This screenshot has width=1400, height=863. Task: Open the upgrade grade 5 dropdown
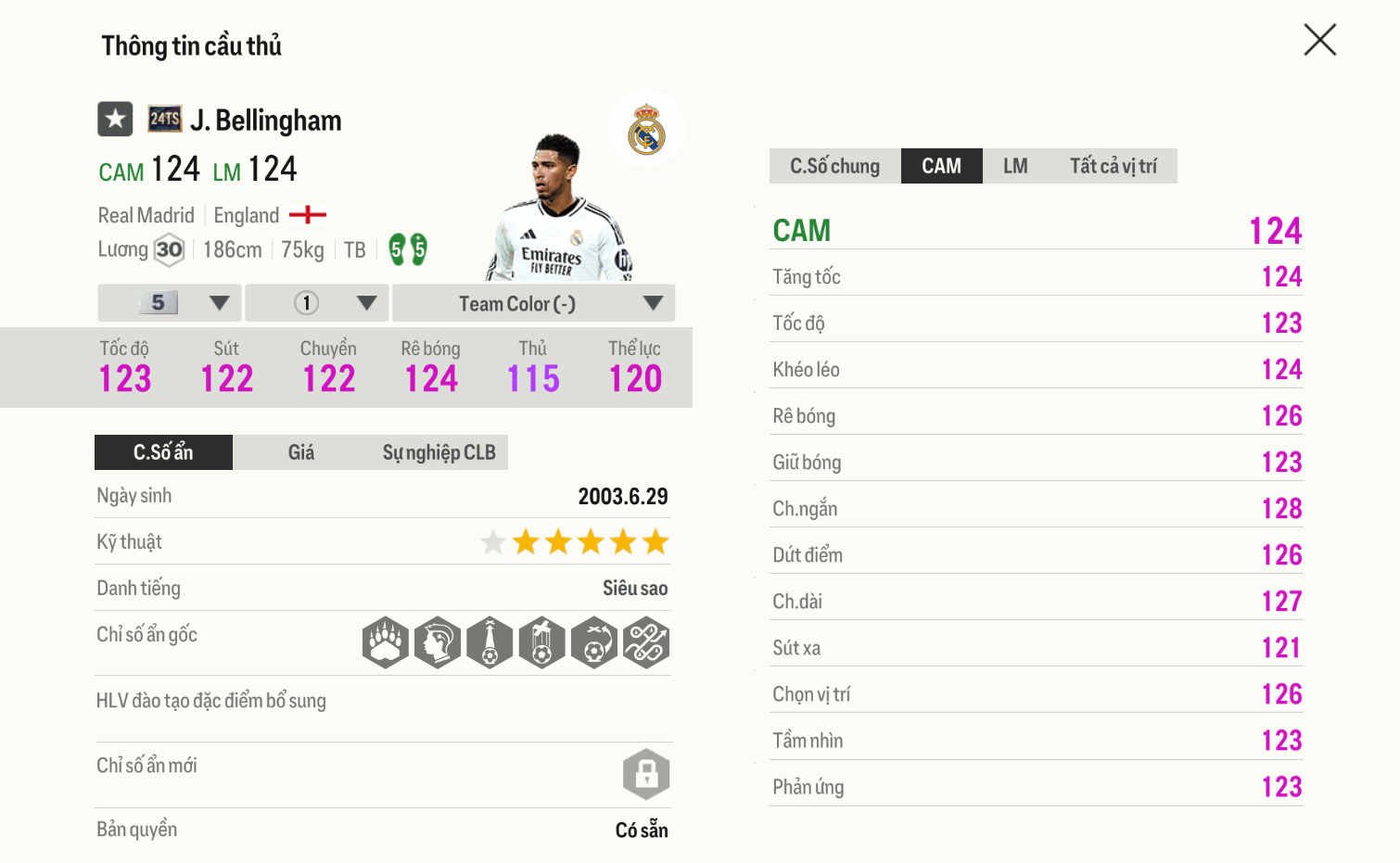tap(171, 303)
